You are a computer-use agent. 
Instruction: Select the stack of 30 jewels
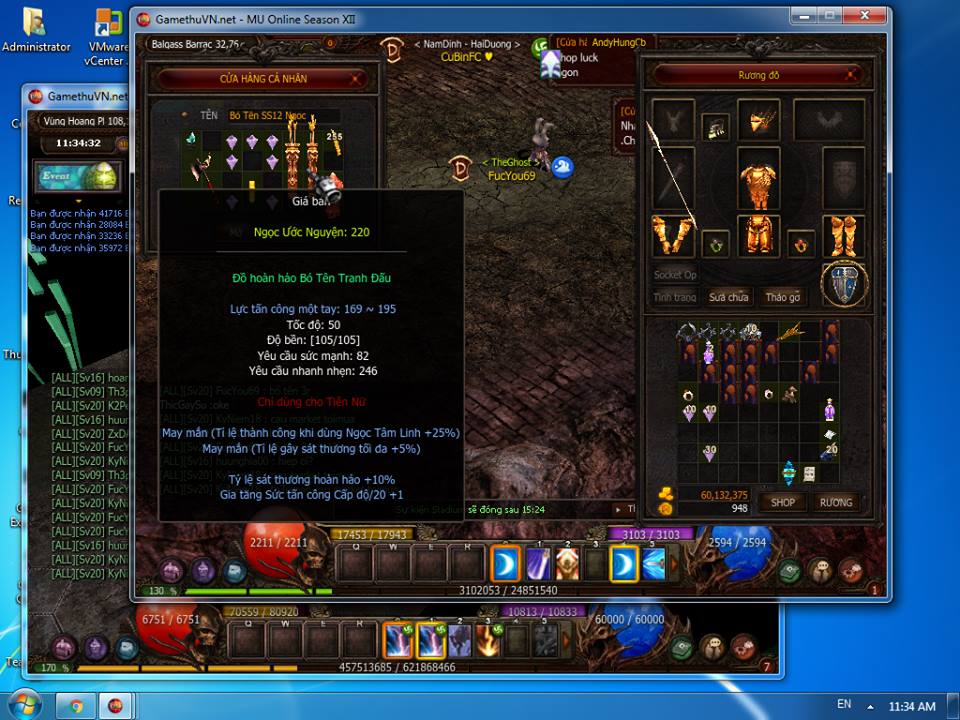709,453
